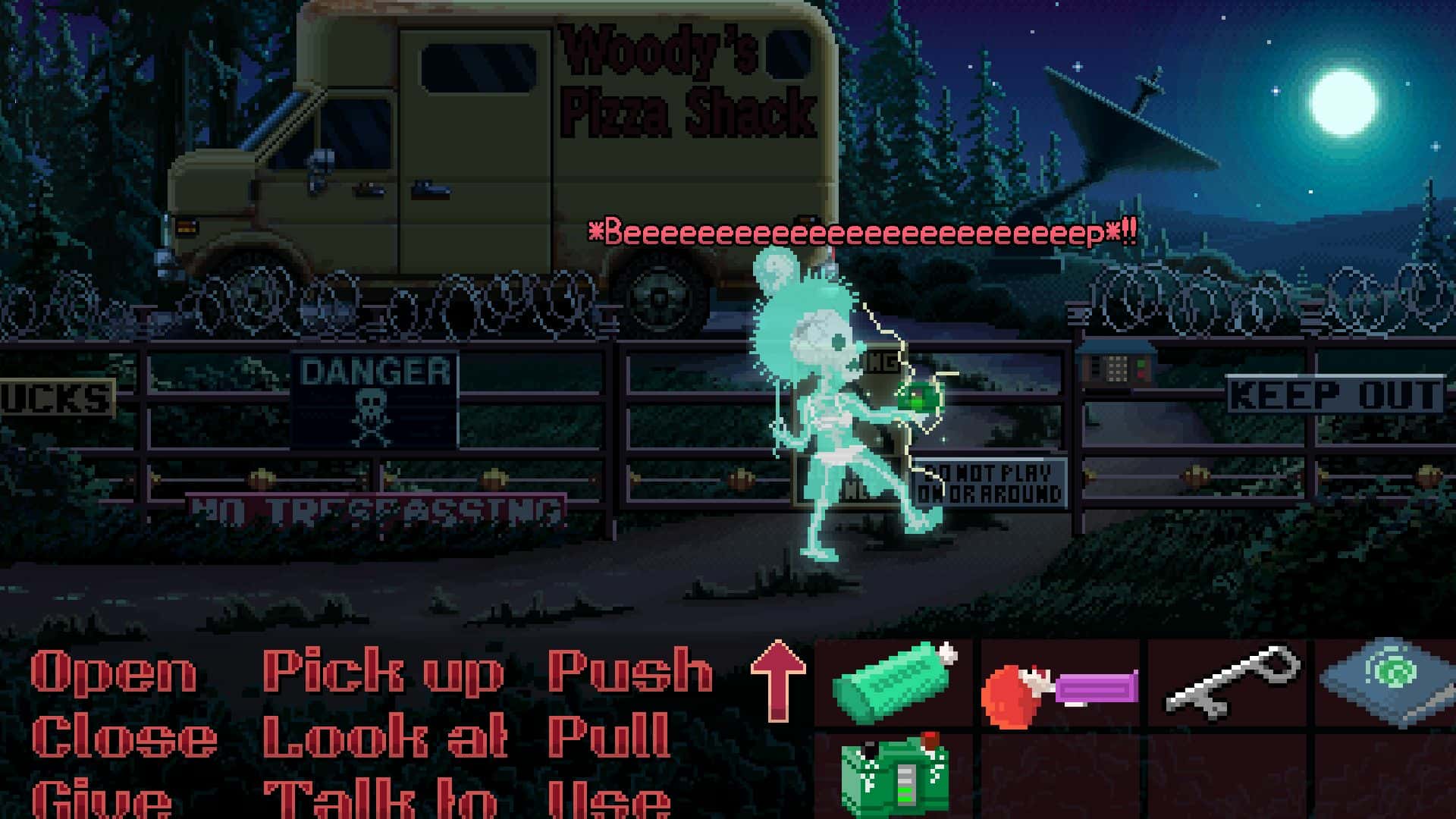Select the Push verb

tap(630, 672)
